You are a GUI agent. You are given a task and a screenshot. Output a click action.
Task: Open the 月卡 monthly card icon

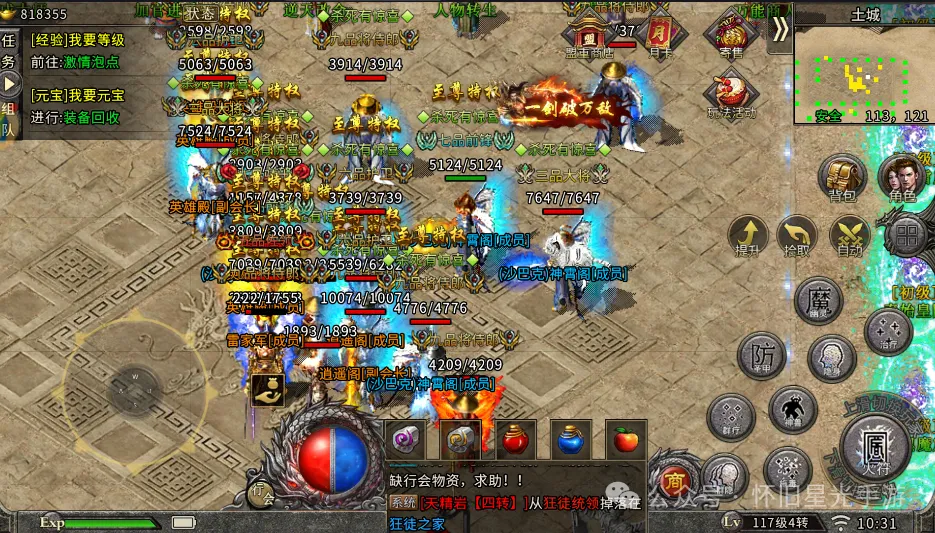click(x=659, y=34)
